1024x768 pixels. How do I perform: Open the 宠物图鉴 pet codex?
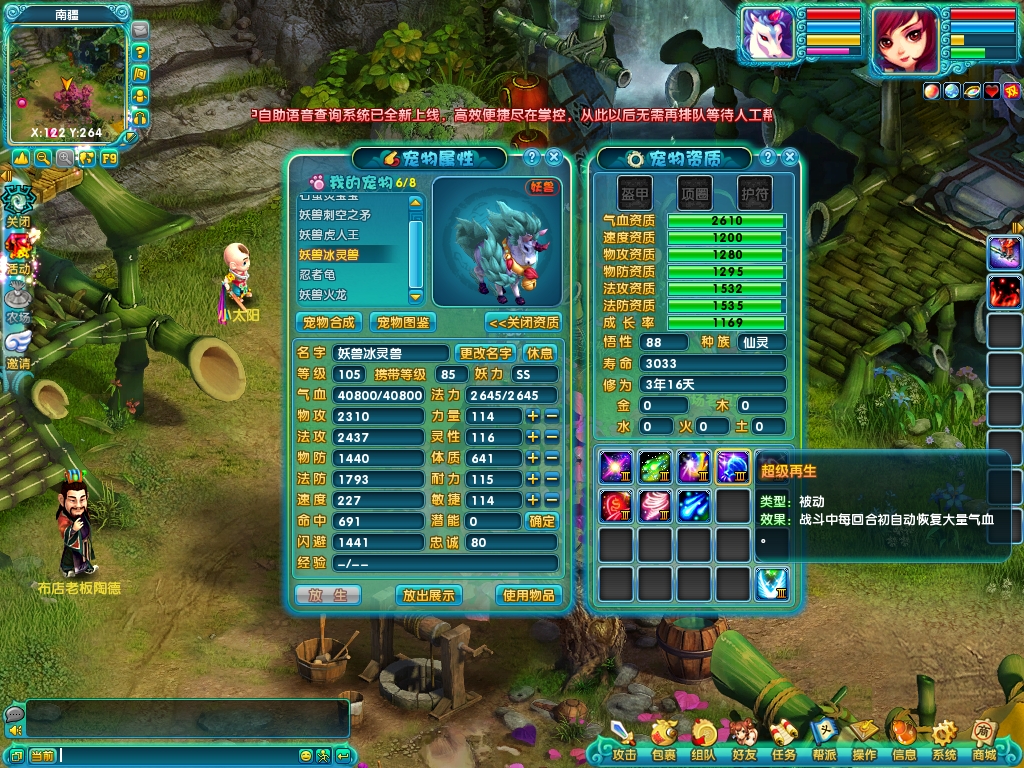click(402, 322)
